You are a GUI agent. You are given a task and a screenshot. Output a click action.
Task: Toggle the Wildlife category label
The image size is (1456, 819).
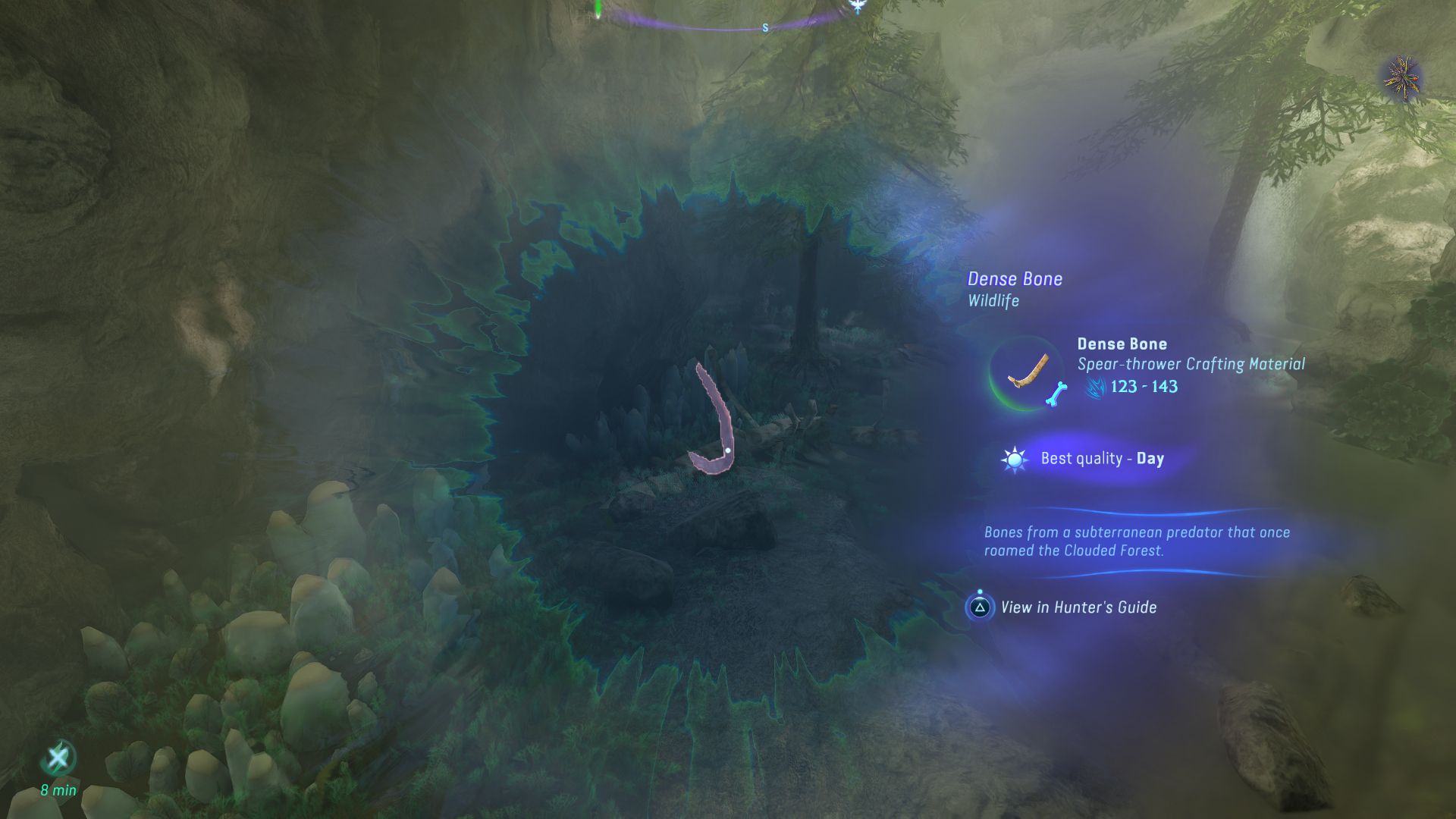993,300
